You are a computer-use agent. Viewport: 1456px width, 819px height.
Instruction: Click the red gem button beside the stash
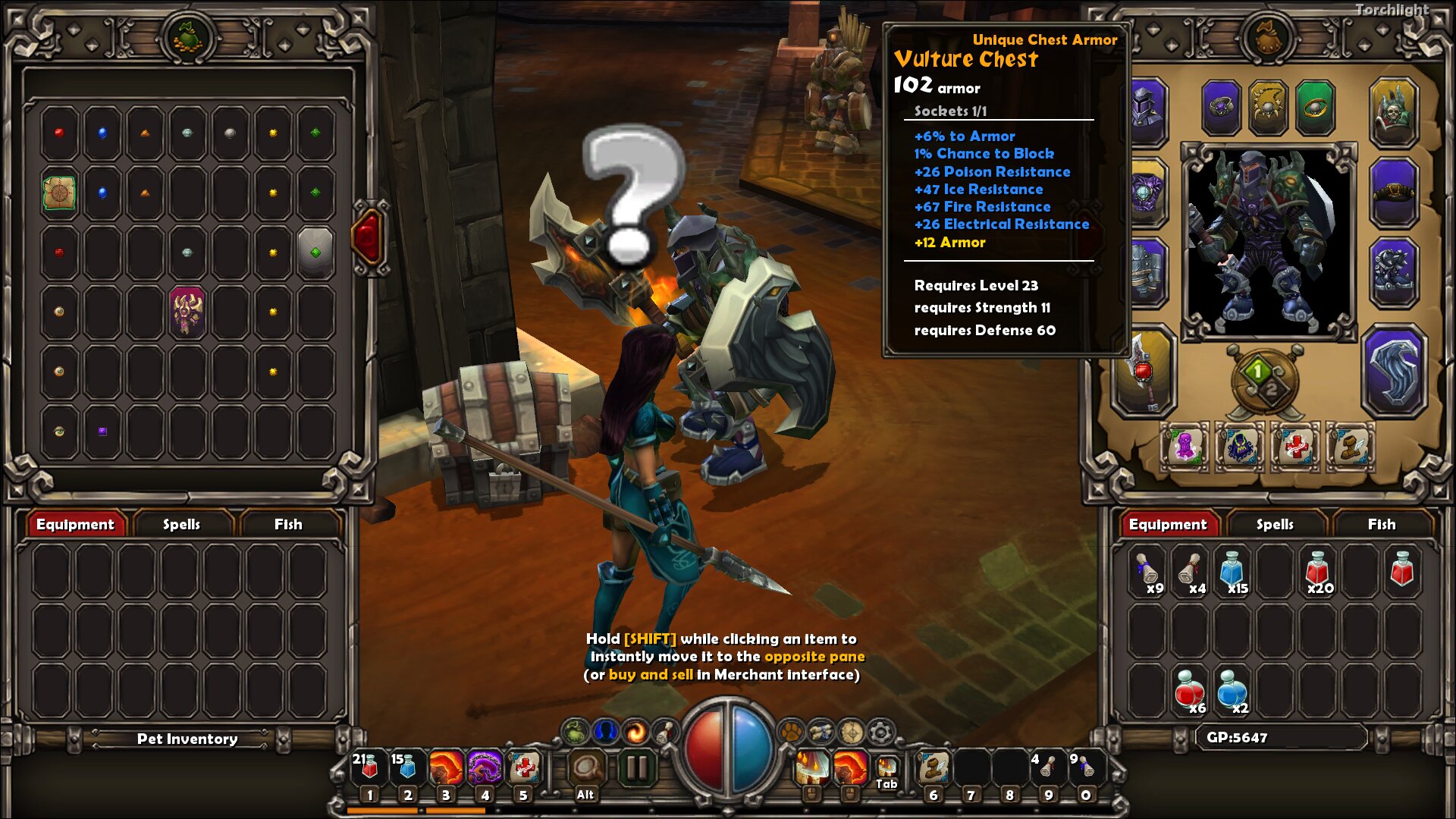tap(368, 237)
